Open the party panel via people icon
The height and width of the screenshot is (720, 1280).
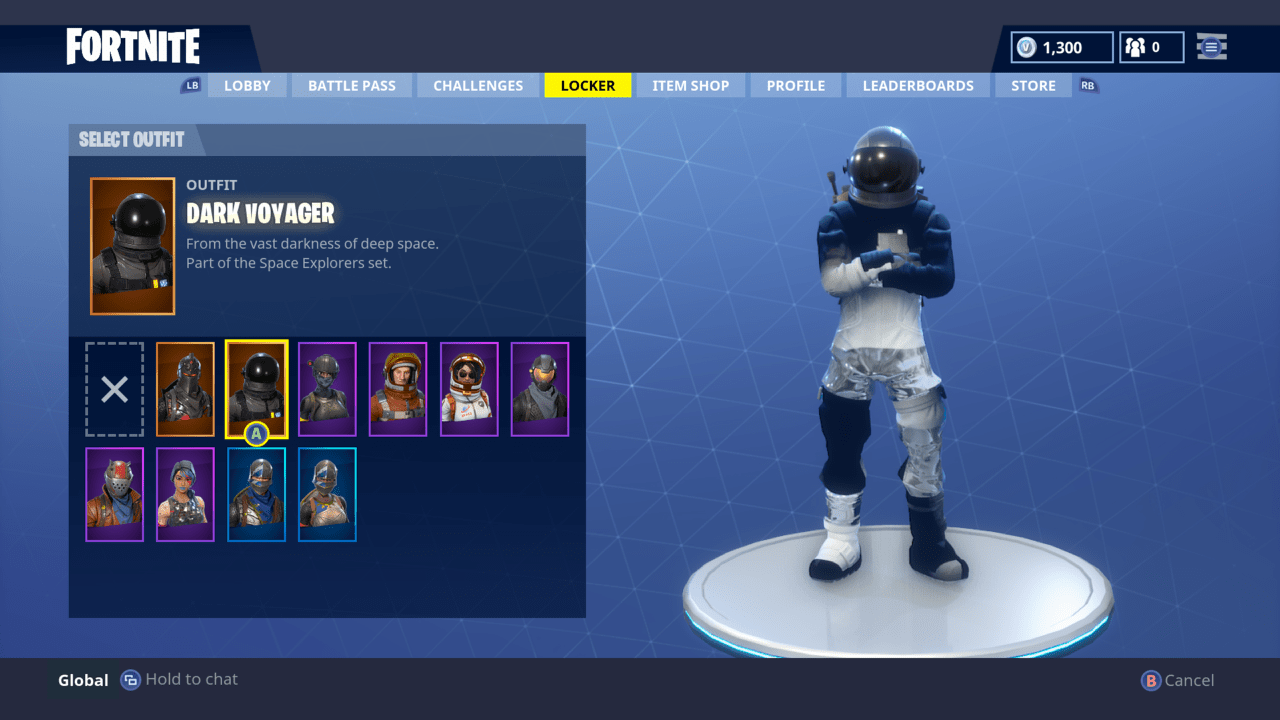point(1137,46)
